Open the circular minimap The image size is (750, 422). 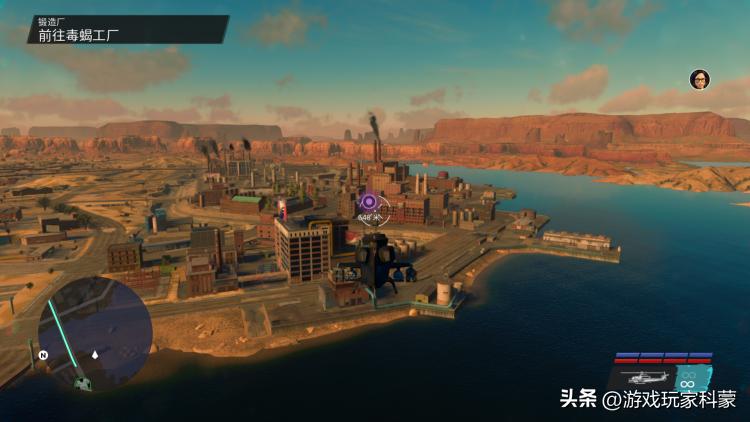(x=95, y=331)
